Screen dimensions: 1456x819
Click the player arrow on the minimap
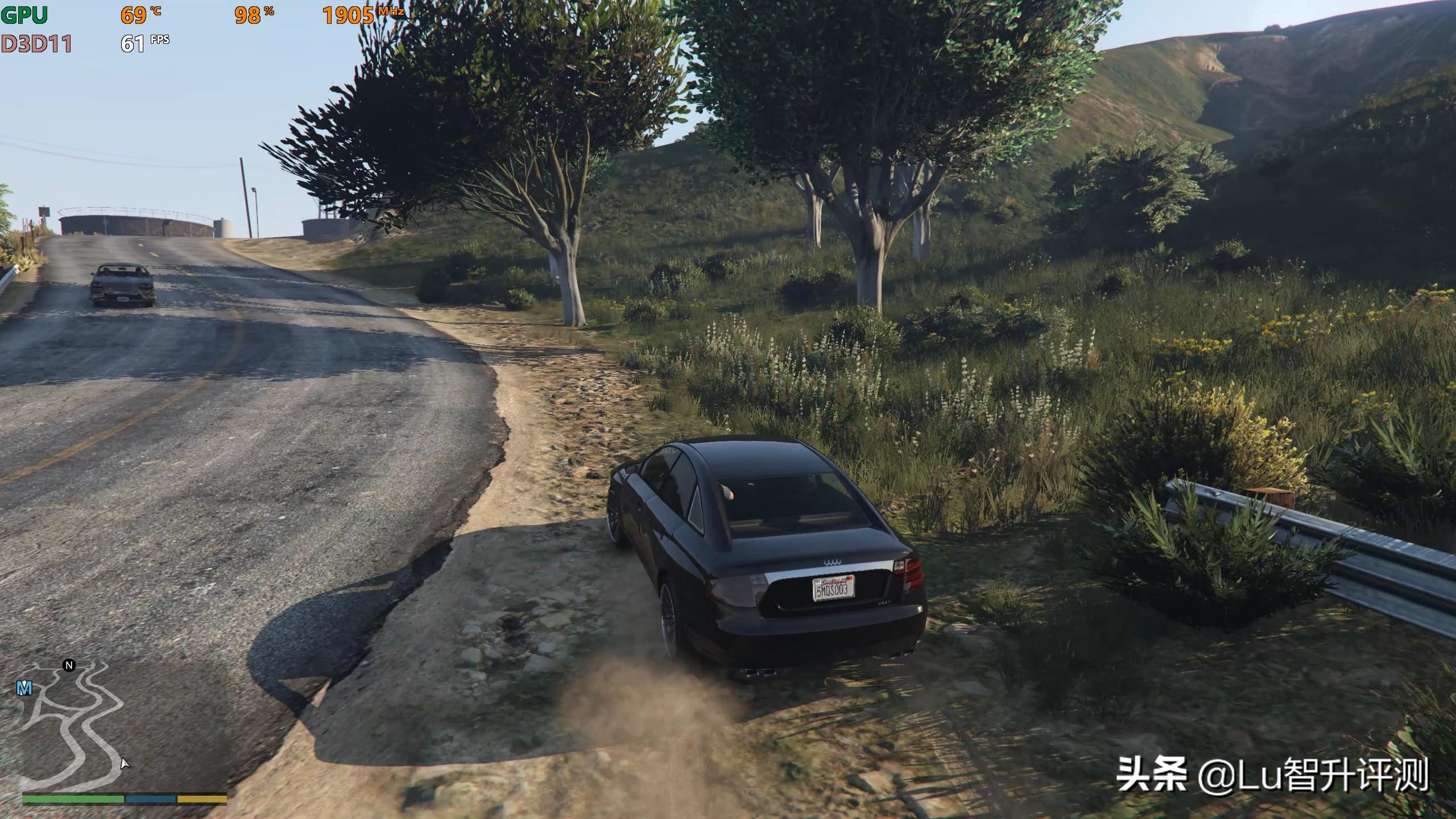tap(125, 763)
